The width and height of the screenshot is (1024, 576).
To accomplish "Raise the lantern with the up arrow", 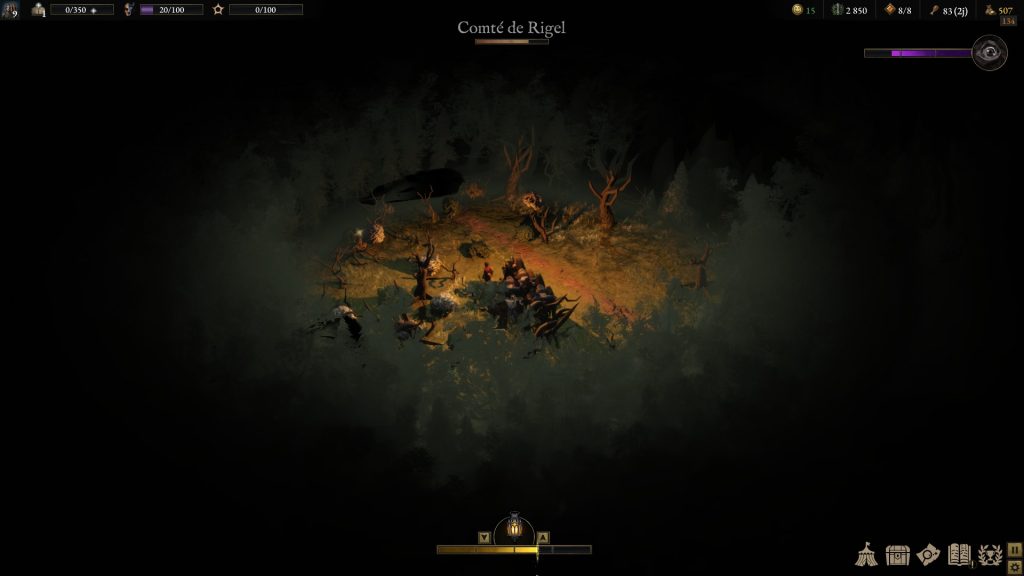I will pos(543,537).
